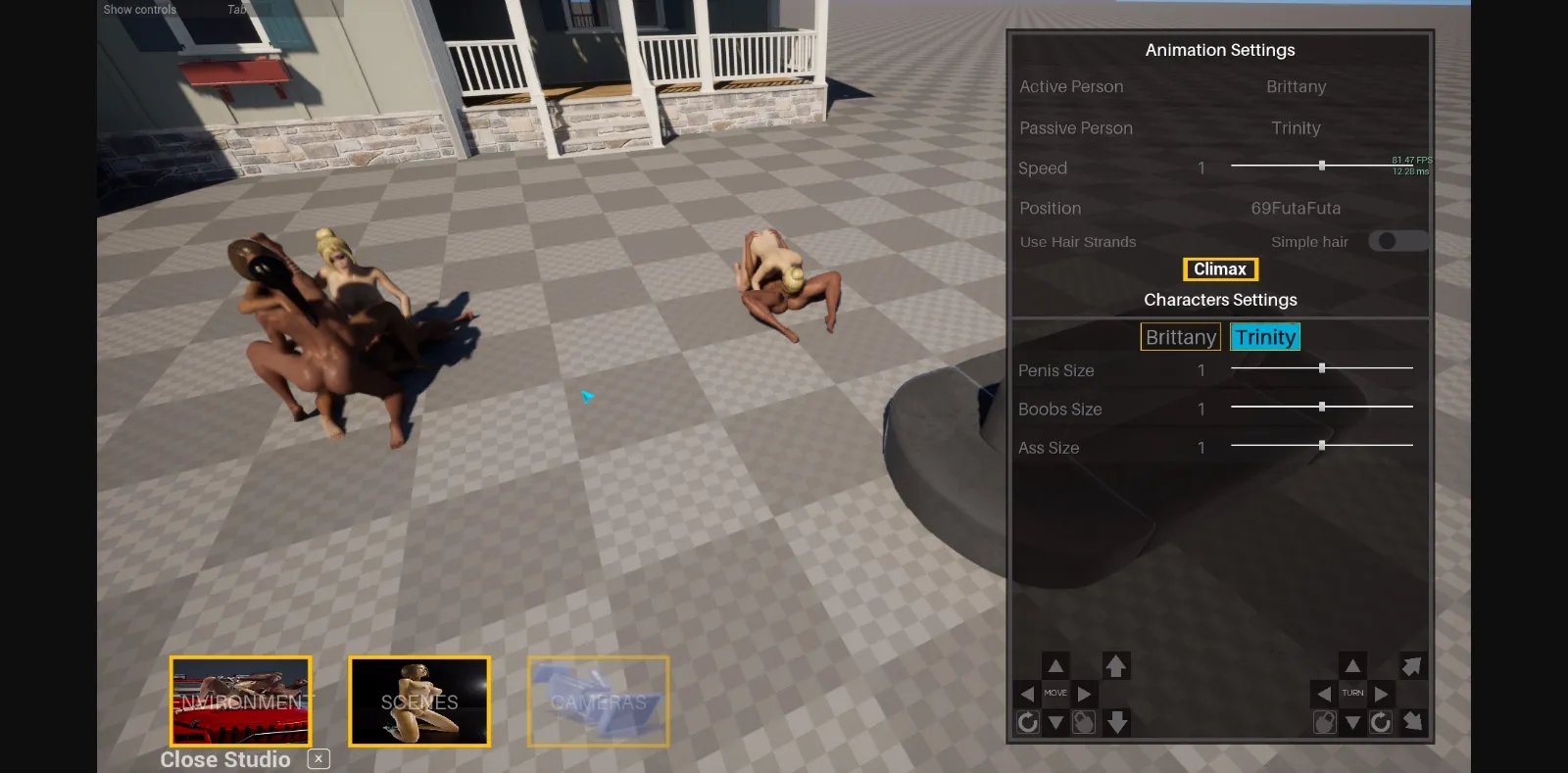Image resolution: width=1568 pixels, height=773 pixels.
Task: Change the Passive Person from Trinity
Action: [1296, 127]
